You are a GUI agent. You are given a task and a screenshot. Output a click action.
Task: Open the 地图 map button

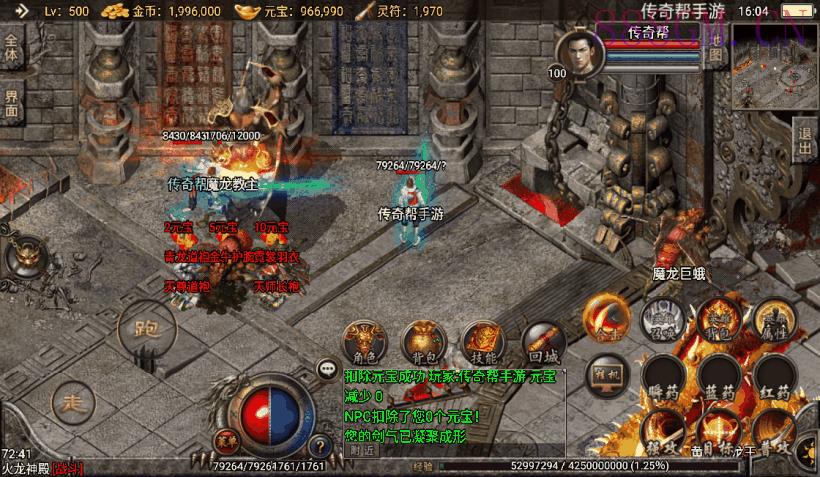716,45
